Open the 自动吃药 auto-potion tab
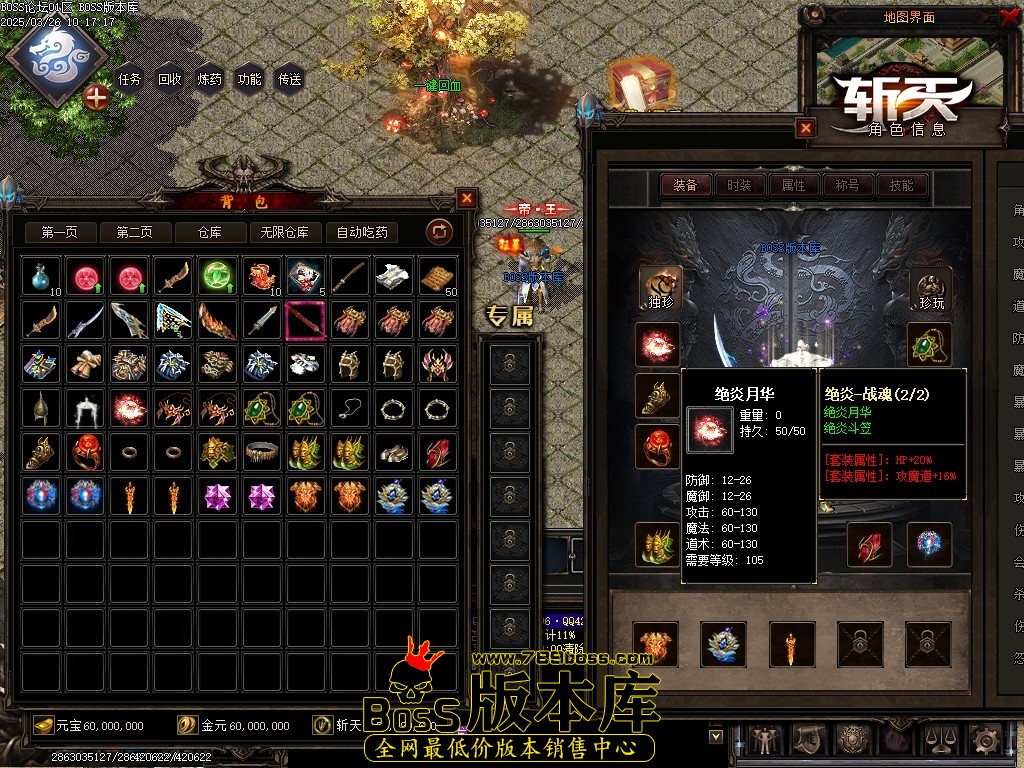1024x768 pixels. 362,233
